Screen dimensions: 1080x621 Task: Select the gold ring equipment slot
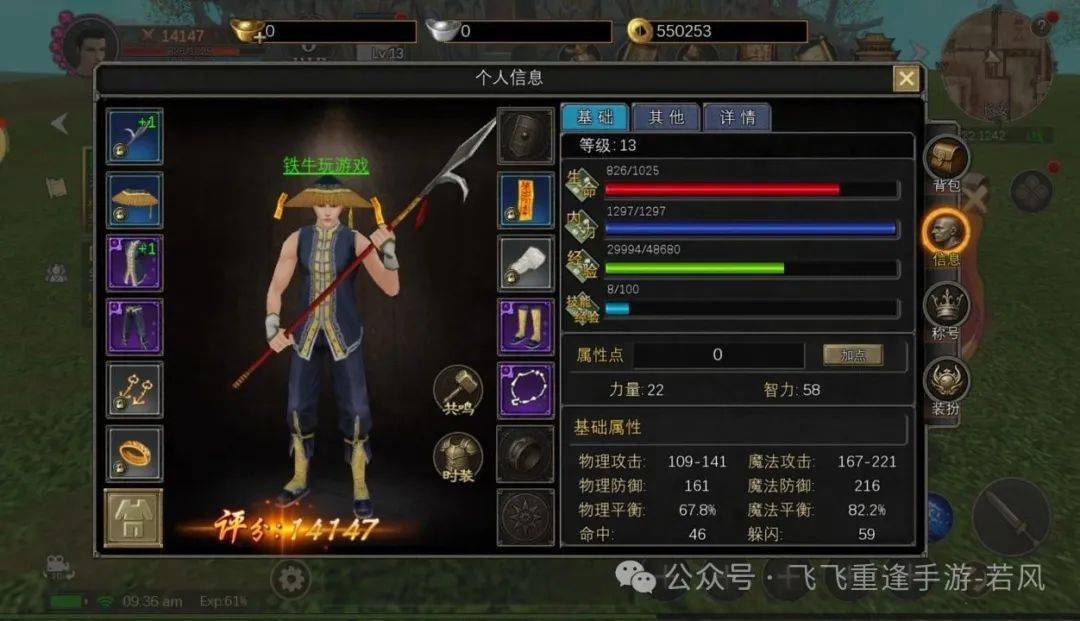[134, 453]
